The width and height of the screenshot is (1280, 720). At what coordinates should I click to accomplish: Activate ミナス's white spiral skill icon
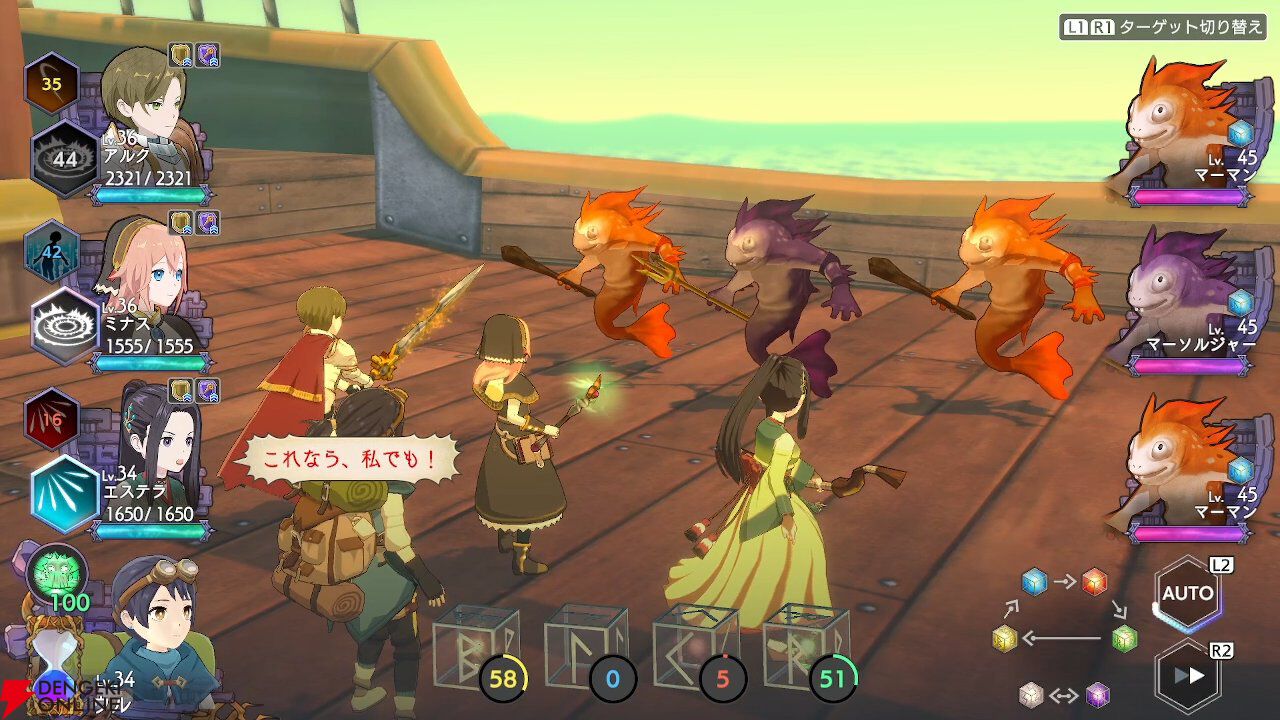pos(64,326)
